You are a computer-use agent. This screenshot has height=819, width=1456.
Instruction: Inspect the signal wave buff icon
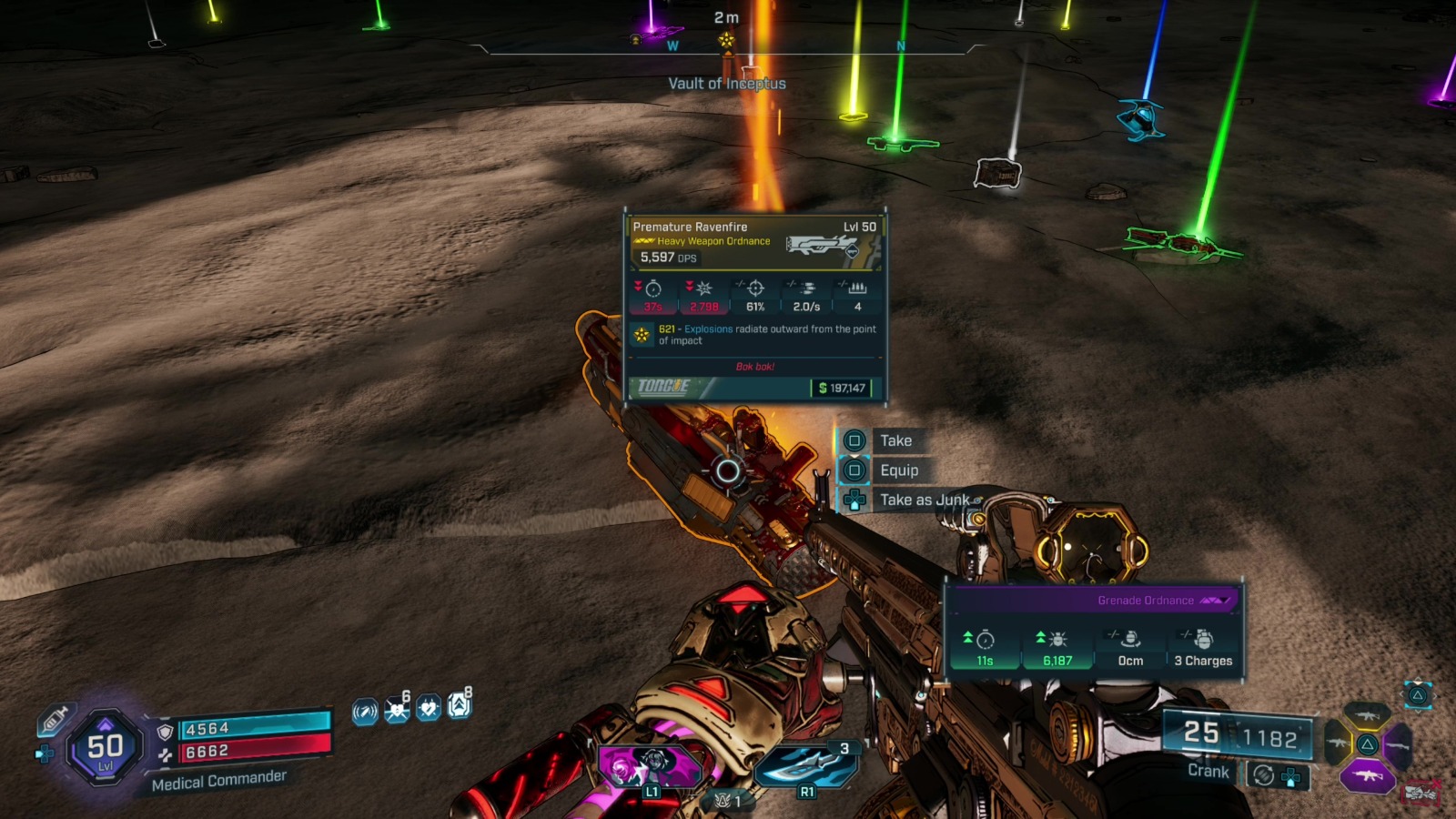tap(365, 711)
